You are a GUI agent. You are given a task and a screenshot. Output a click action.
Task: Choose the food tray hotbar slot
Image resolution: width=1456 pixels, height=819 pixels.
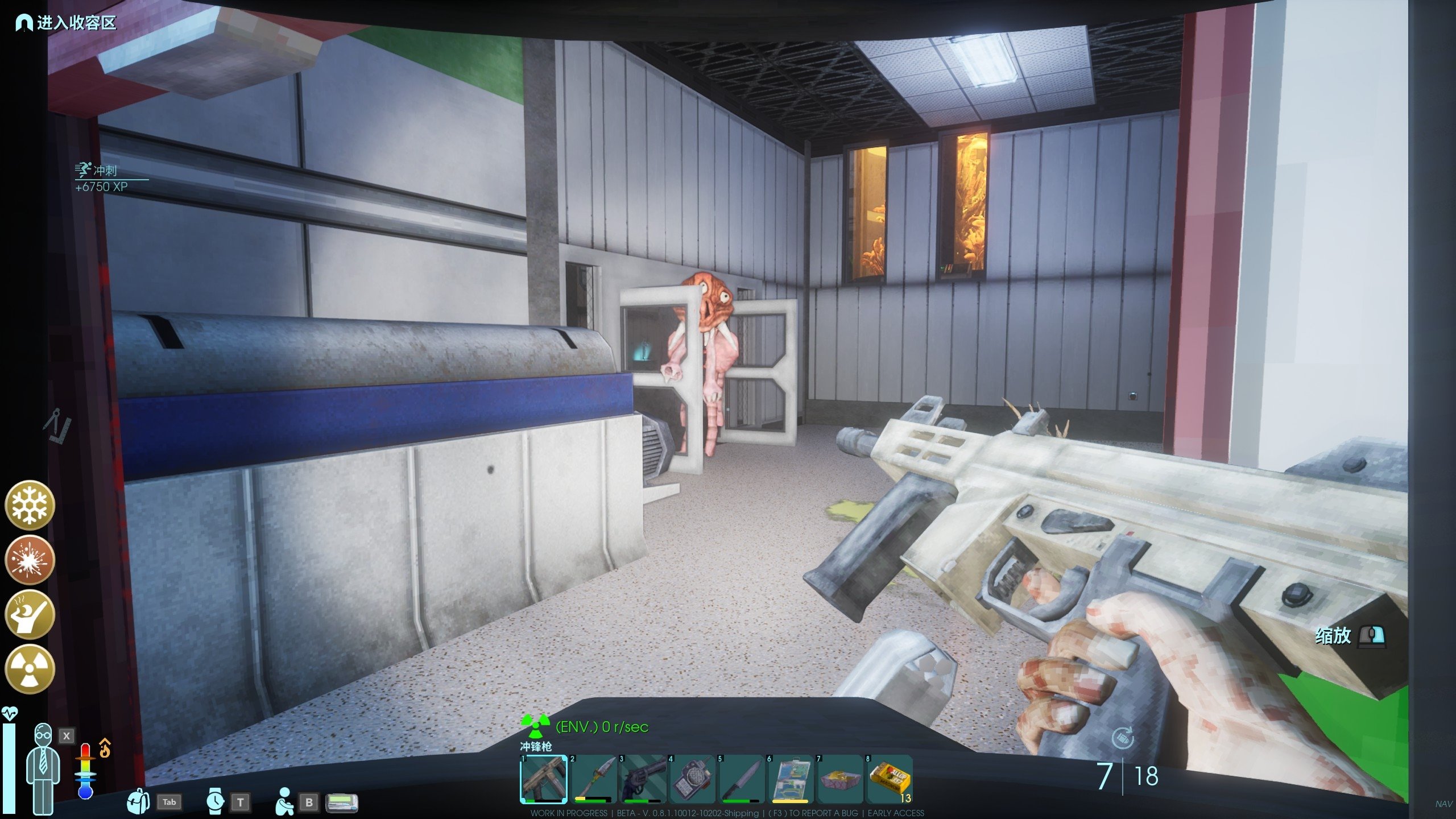pos(840,779)
